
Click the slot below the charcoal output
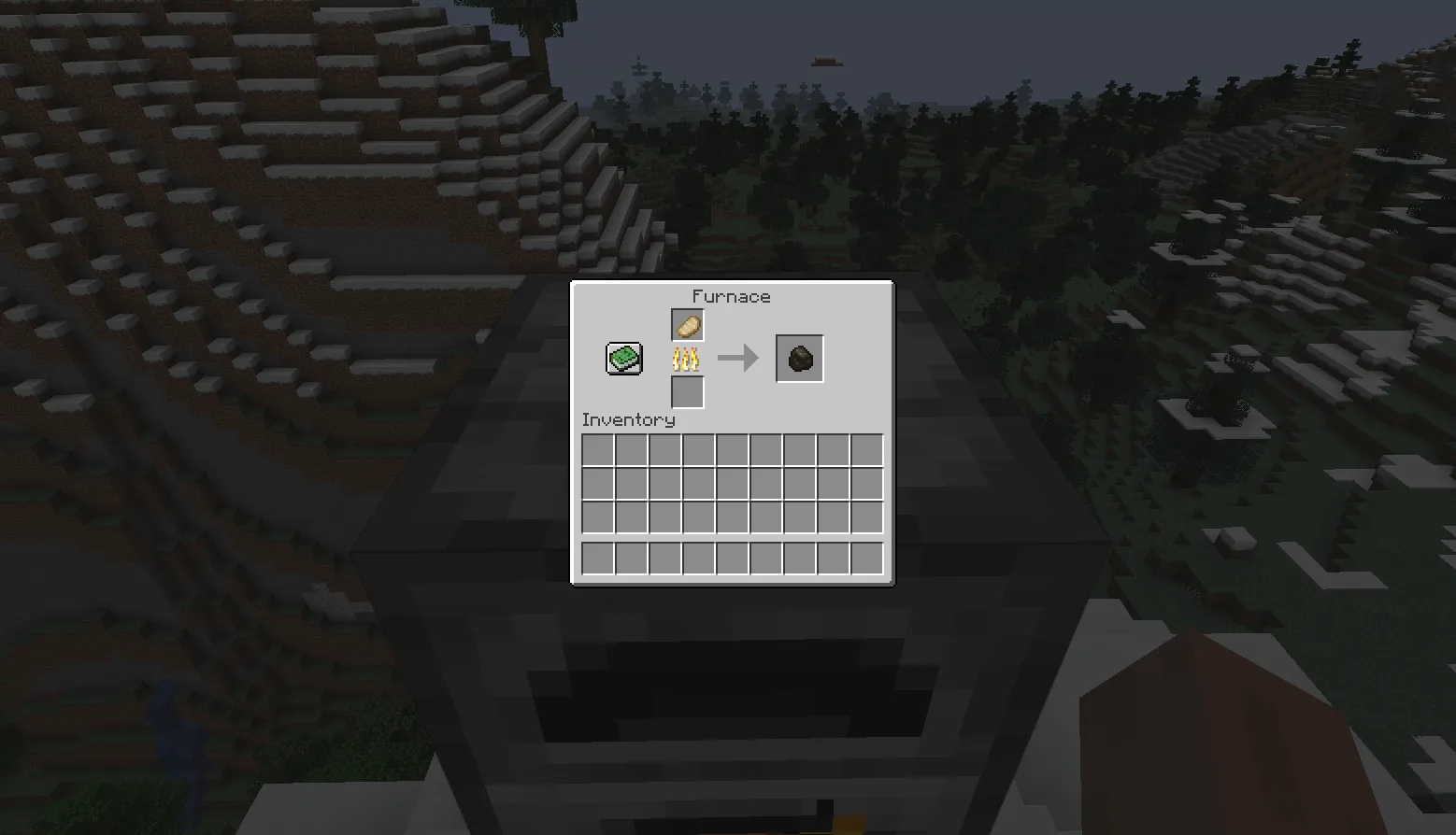(x=800, y=451)
